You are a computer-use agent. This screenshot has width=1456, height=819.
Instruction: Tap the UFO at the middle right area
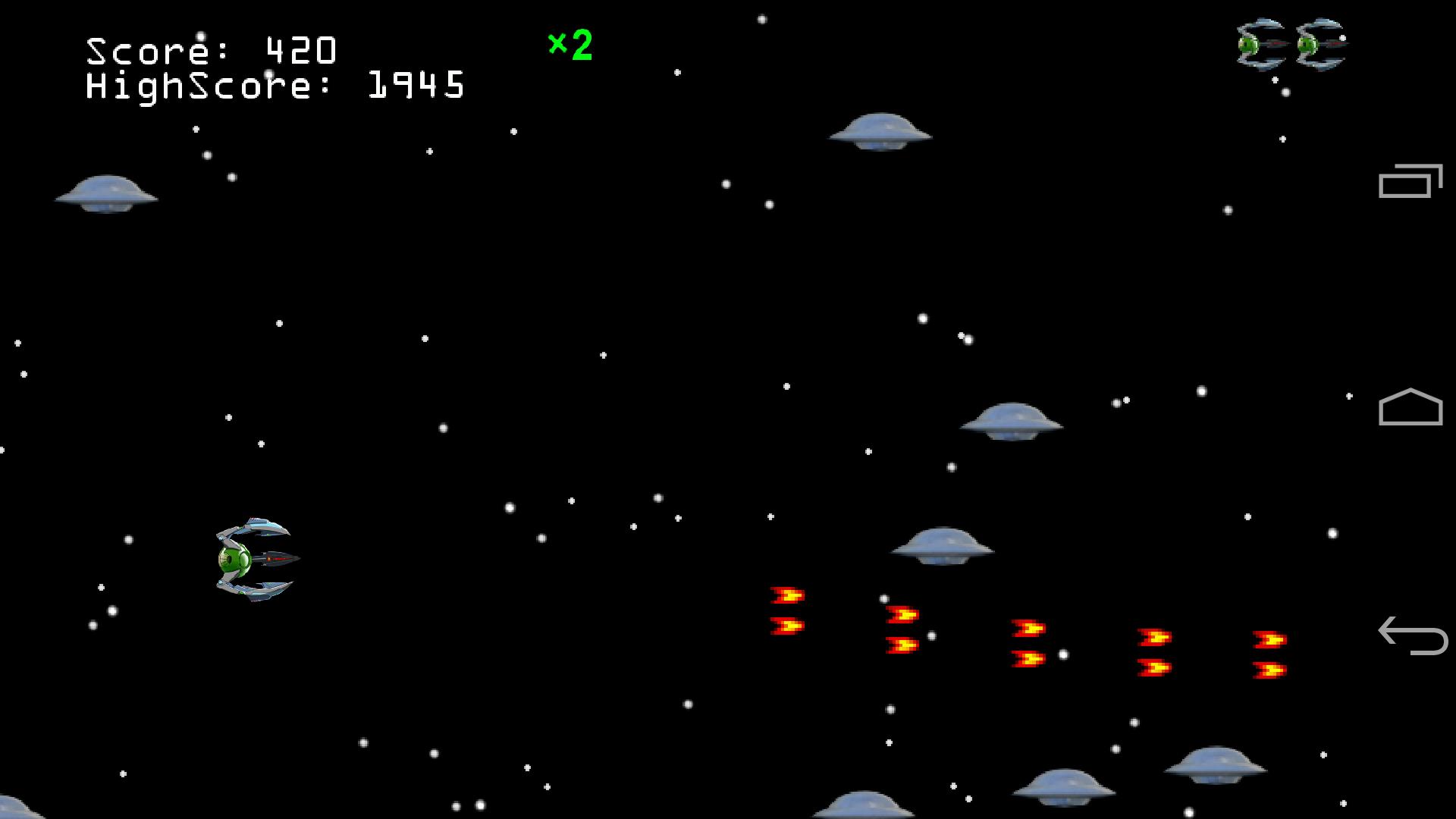coord(1012,419)
